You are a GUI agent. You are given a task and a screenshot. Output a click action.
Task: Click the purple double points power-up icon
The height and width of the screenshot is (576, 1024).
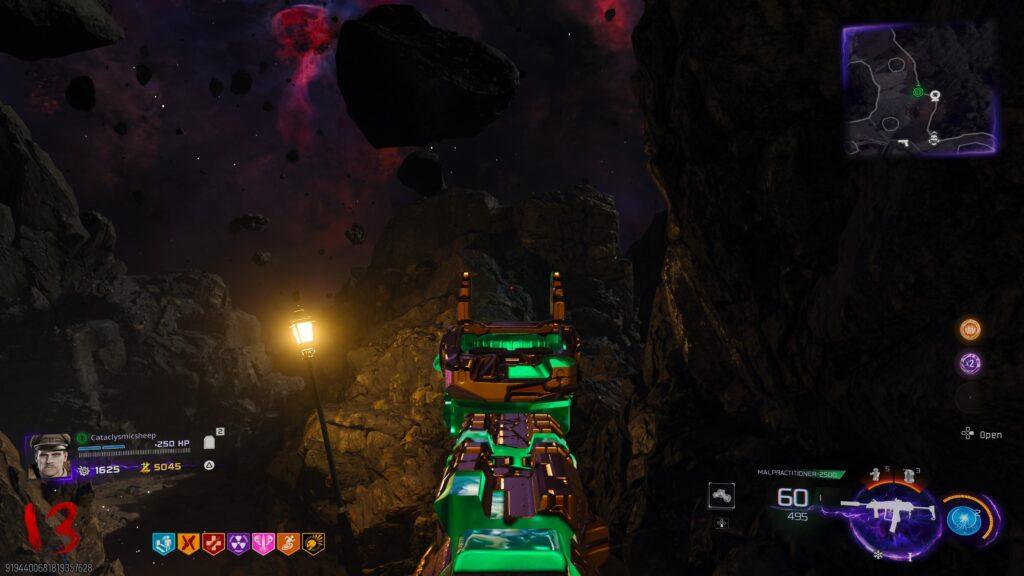tap(969, 363)
